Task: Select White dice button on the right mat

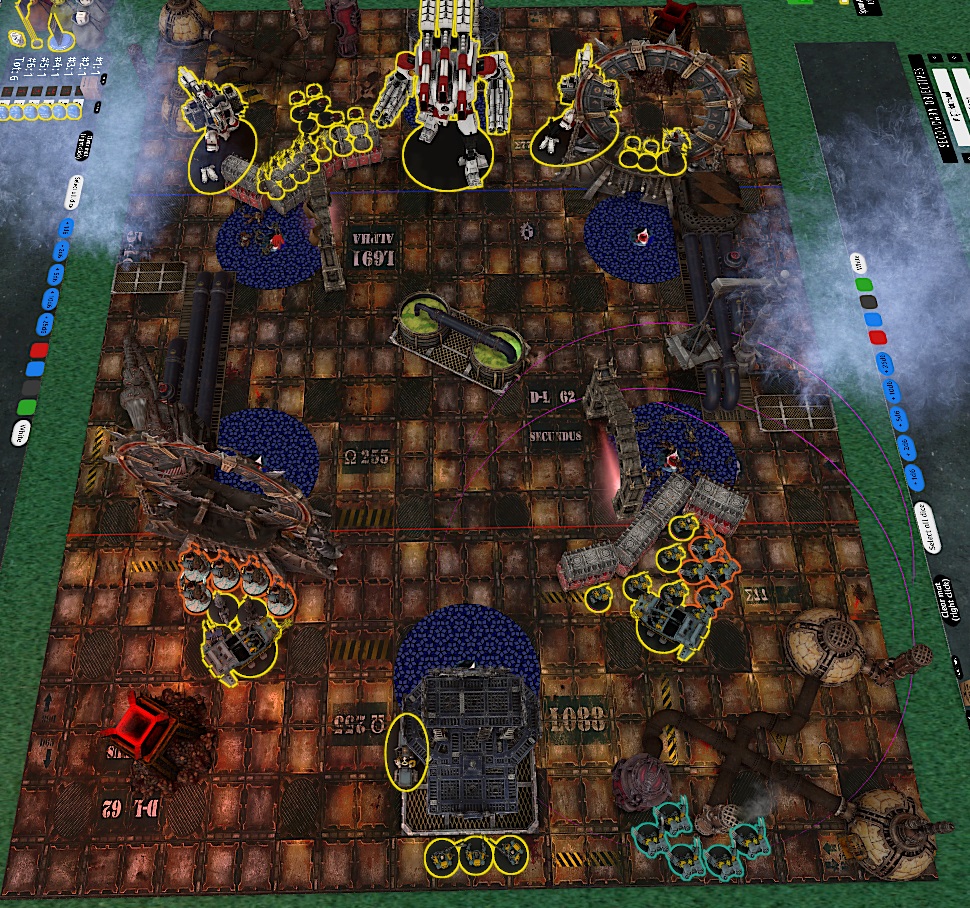Action: (x=860, y=264)
